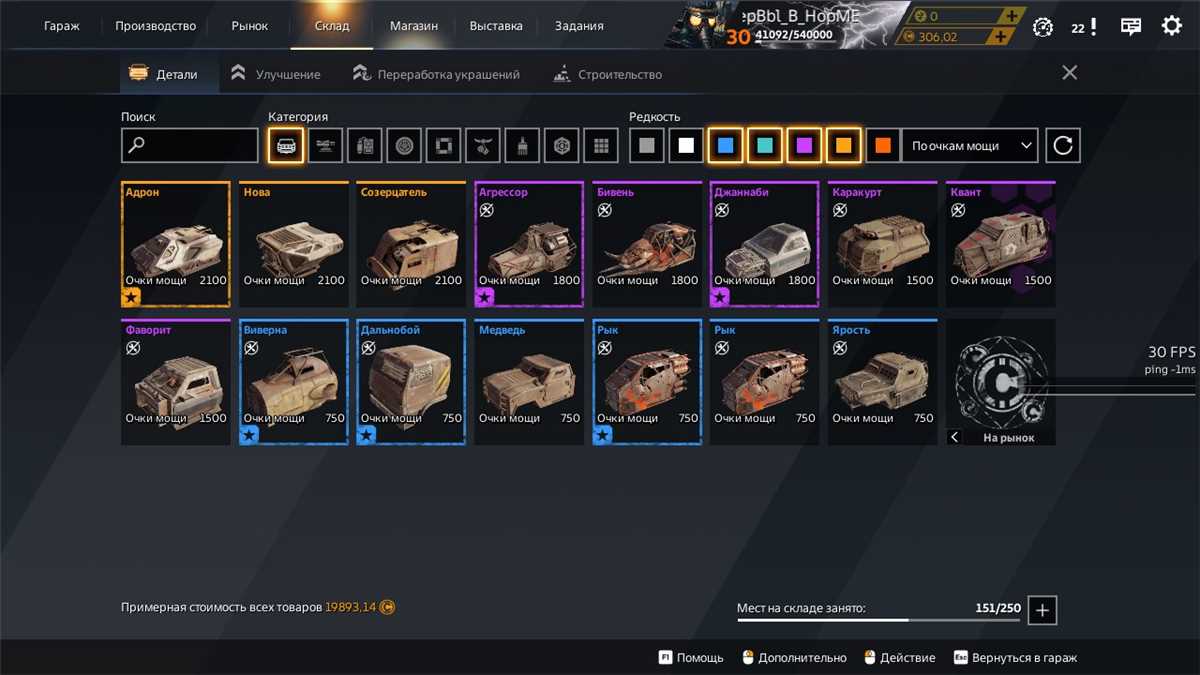1200x675 pixels.
Task: Select the Медведь cabin
Action: tap(529, 382)
